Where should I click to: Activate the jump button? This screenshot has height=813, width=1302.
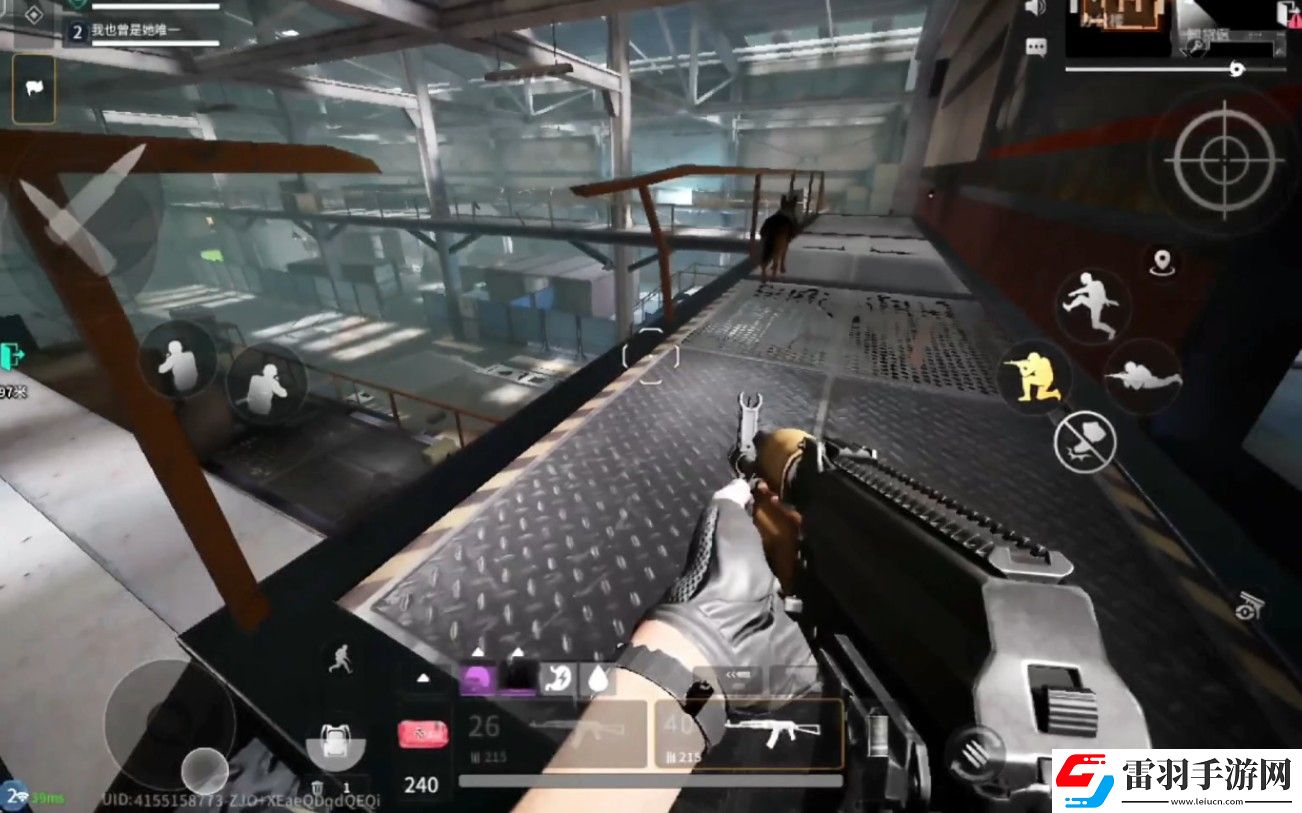1092,304
